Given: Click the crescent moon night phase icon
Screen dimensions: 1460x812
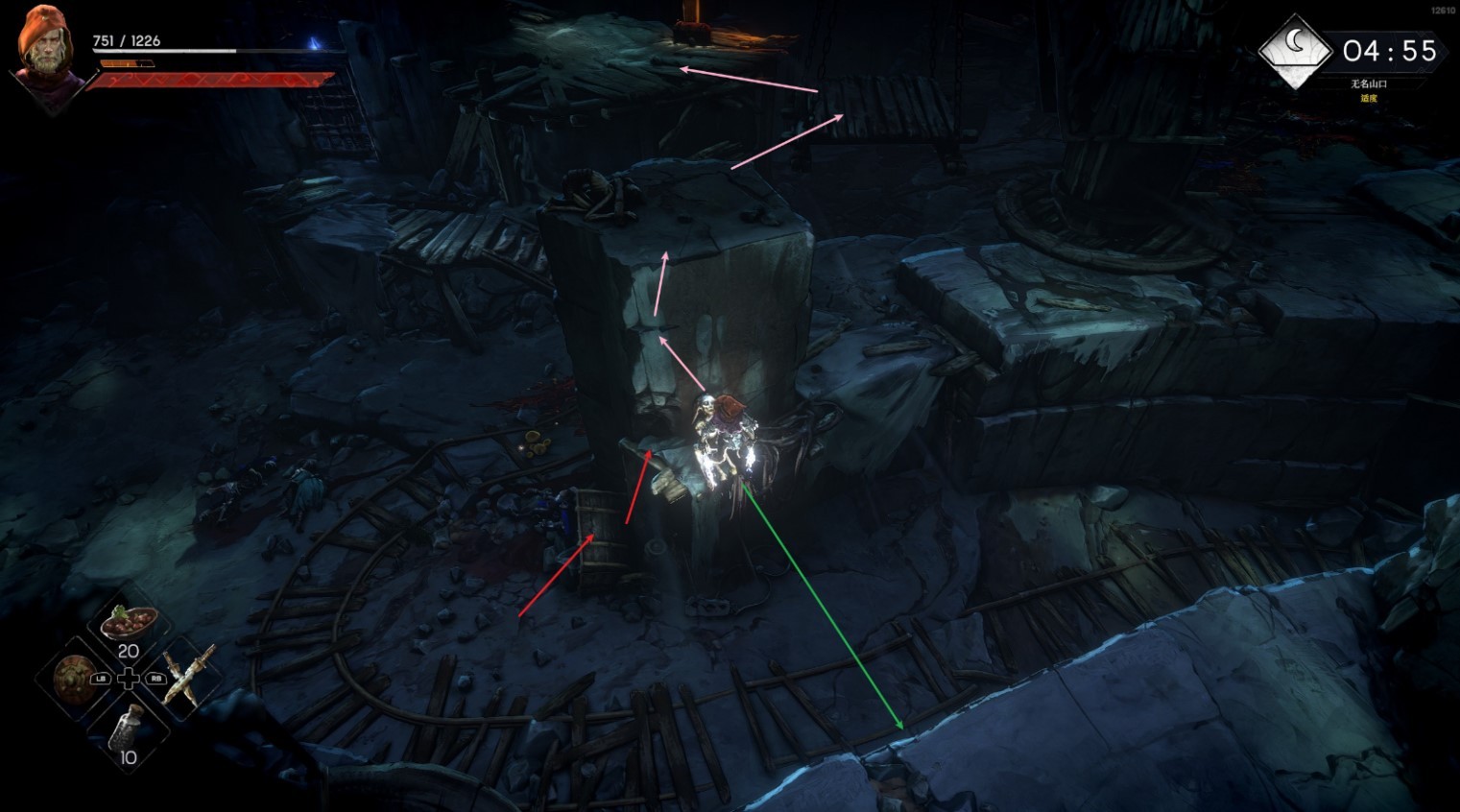Looking at the screenshot, I should 1295,47.
